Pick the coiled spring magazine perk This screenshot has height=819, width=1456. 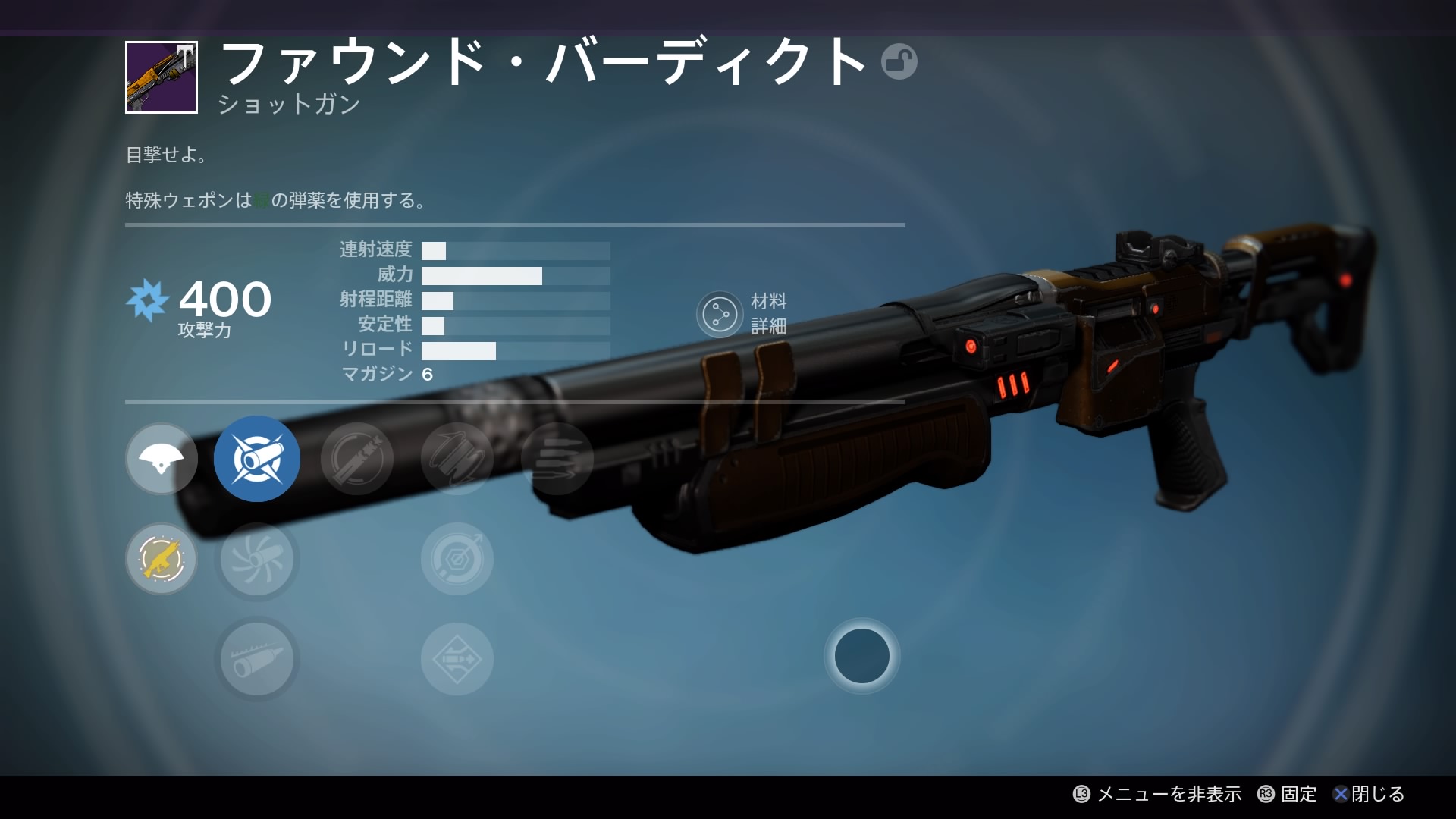point(457,459)
